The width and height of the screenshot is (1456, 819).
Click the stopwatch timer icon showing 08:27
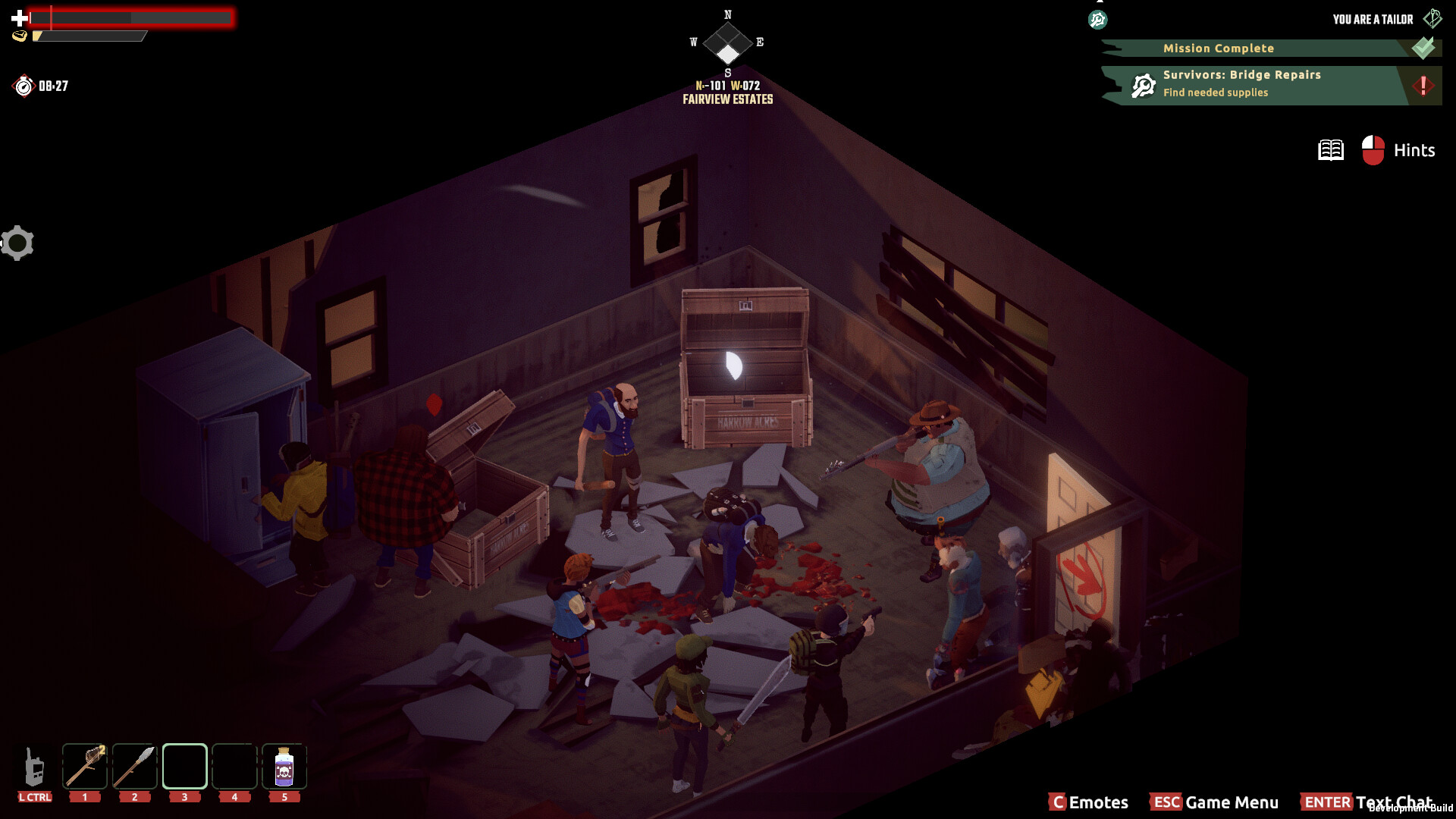[24, 86]
